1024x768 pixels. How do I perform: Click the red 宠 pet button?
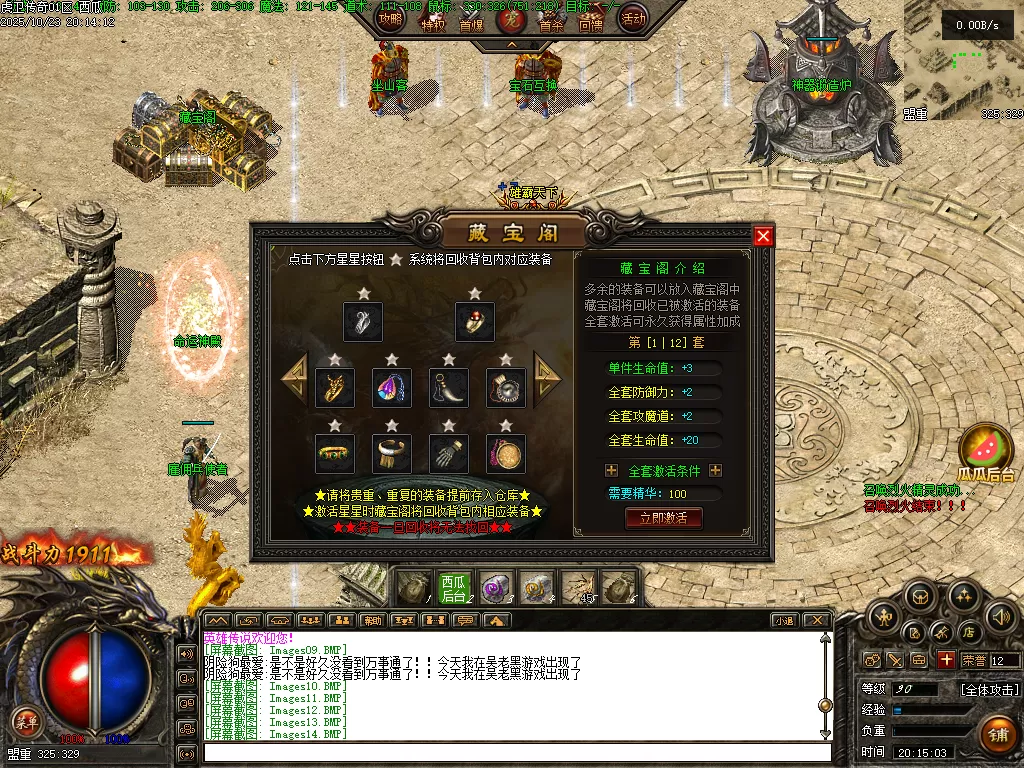point(511,20)
